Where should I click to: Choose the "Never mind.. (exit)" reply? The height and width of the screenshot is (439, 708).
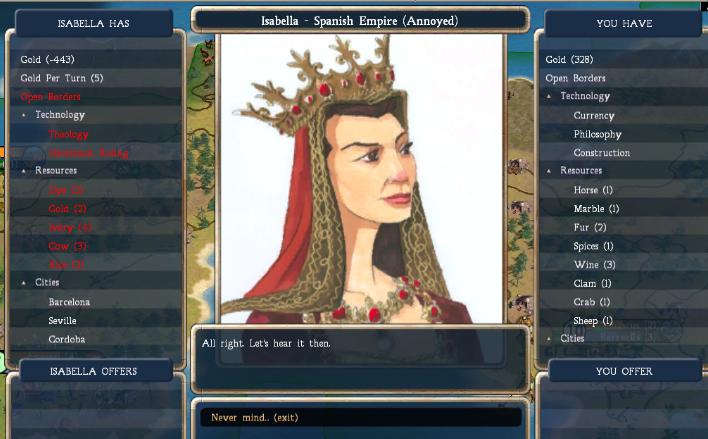(255, 417)
